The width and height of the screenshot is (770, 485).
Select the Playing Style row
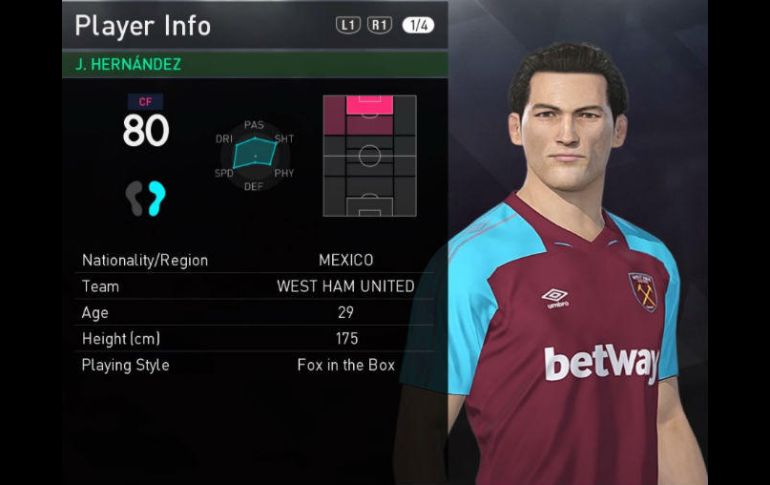point(255,365)
